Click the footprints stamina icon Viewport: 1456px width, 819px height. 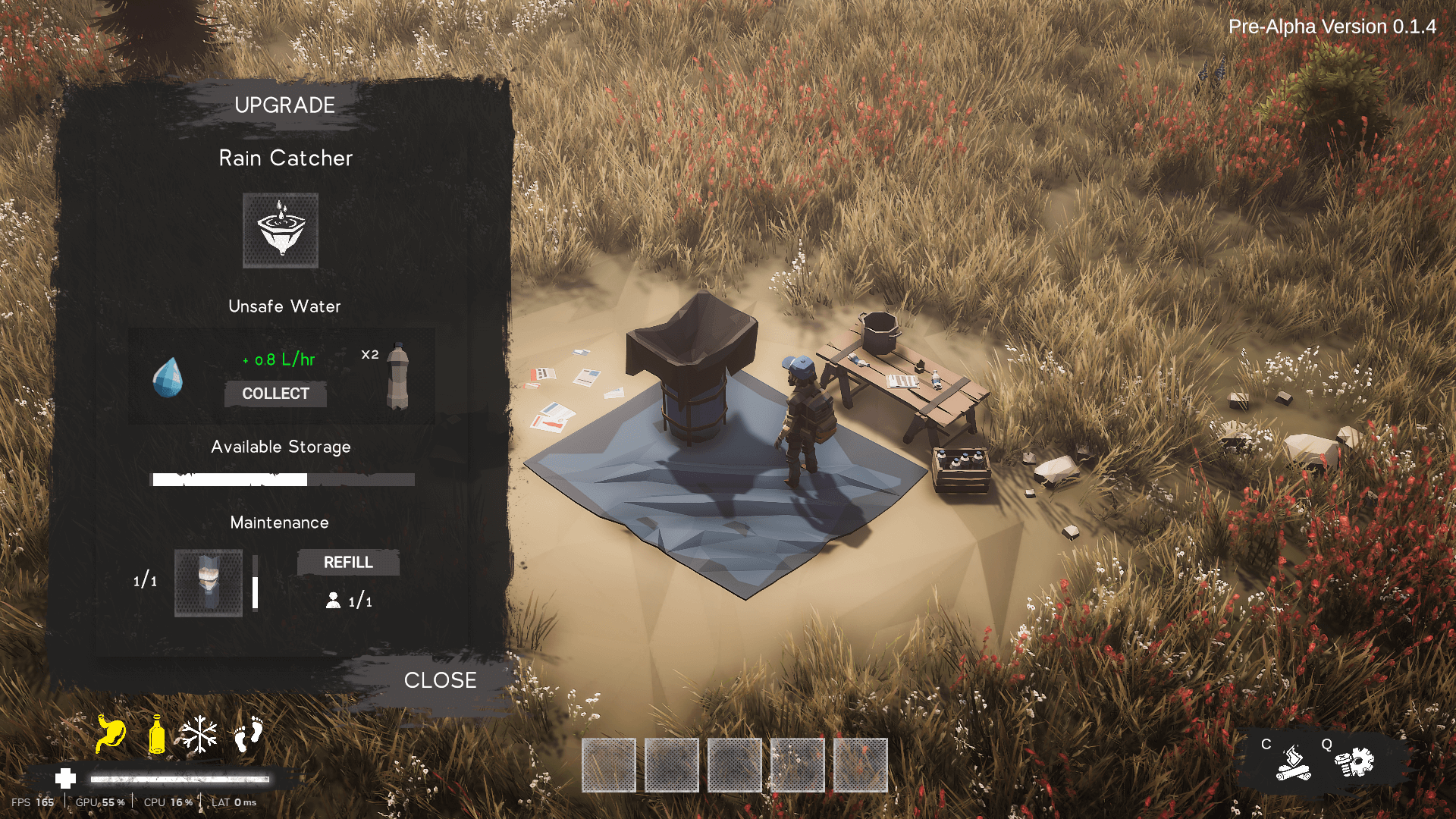[x=248, y=734]
